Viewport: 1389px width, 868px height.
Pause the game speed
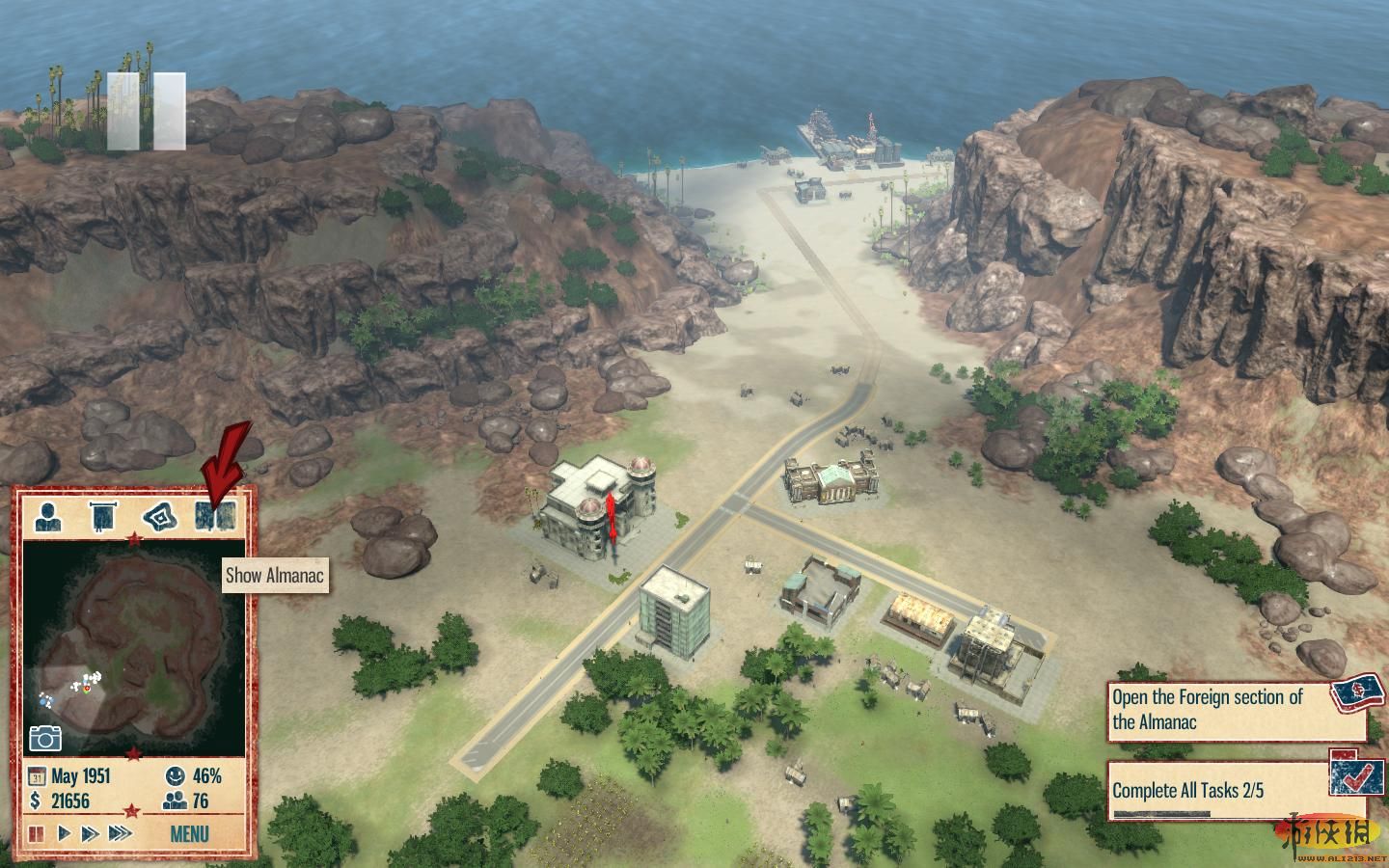click(x=37, y=833)
